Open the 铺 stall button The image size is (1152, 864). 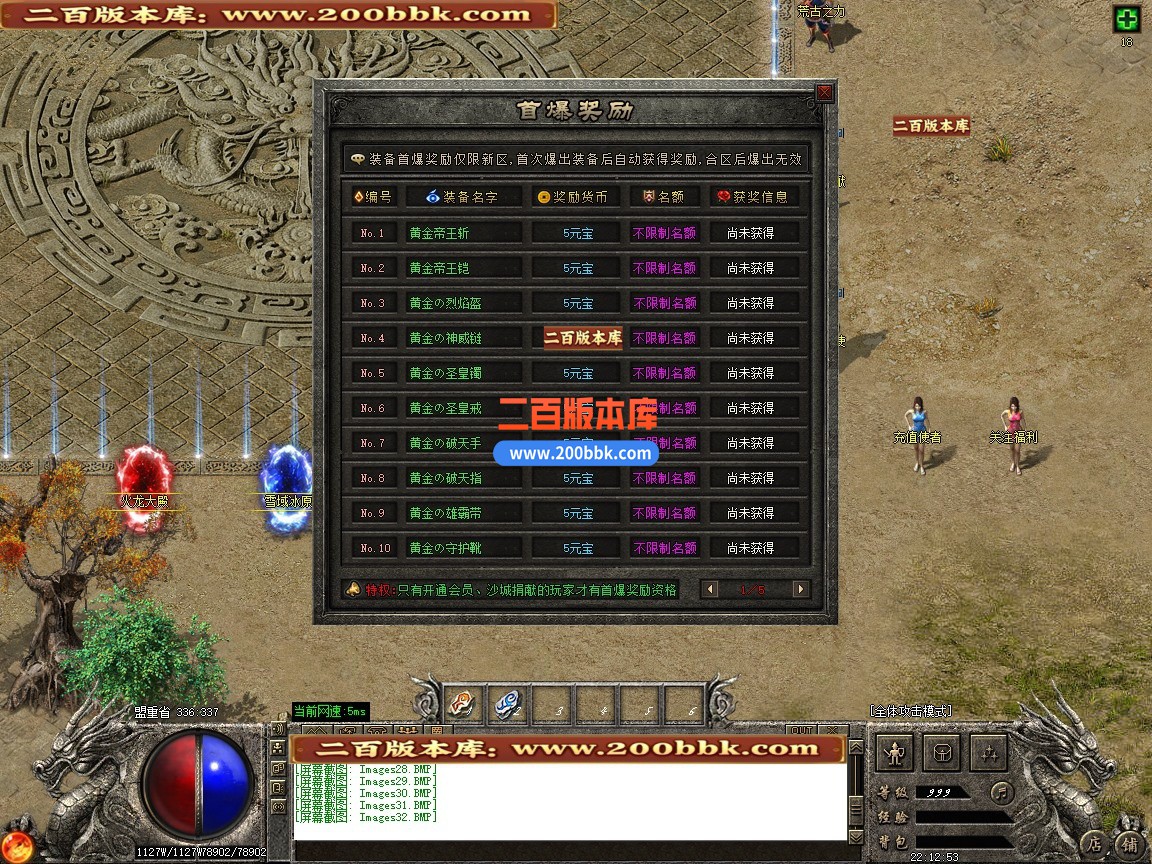pyautogui.click(x=1129, y=843)
